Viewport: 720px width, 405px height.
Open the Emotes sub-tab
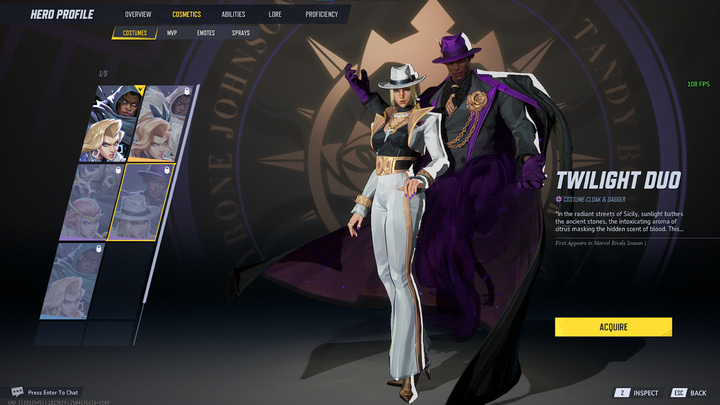pos(205,33)
